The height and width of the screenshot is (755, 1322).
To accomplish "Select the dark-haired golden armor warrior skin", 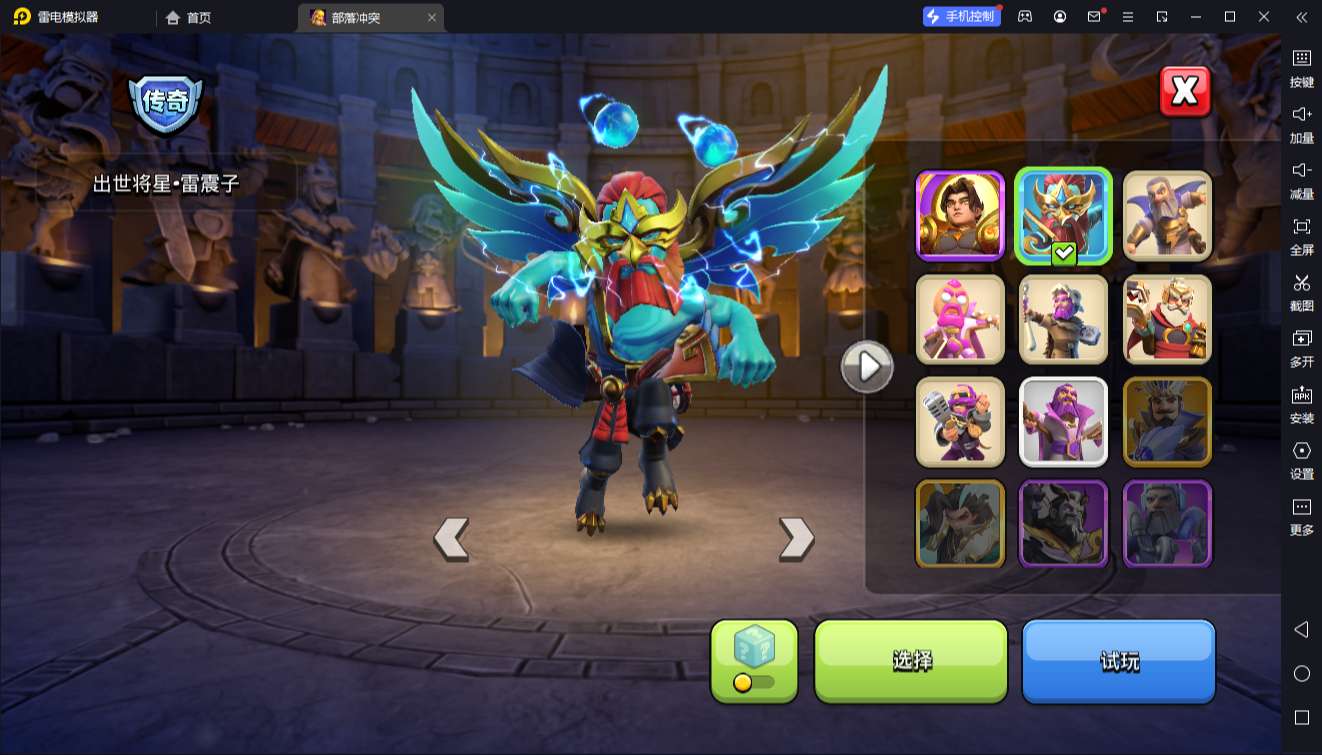I will click(960, 215).
